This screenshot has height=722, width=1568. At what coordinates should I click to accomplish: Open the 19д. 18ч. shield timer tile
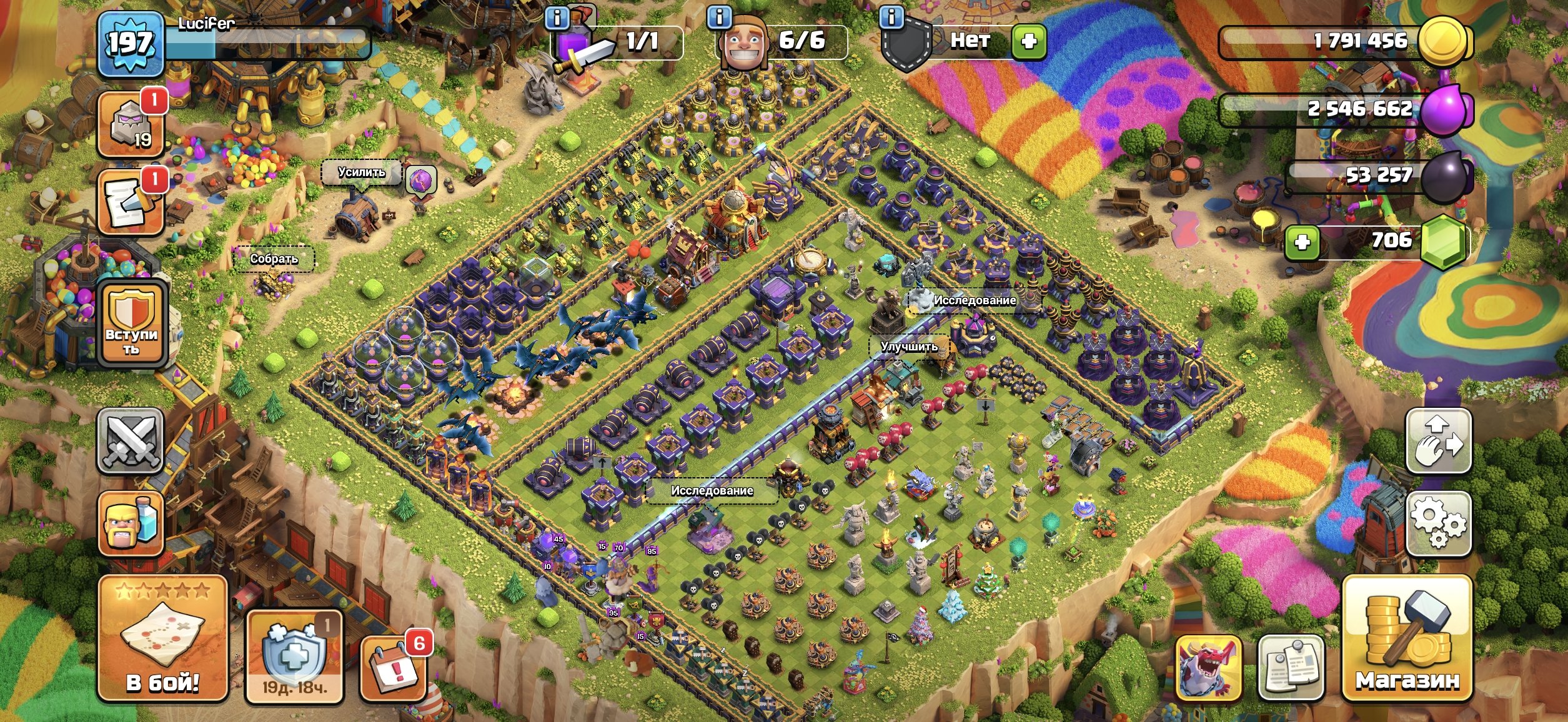coord(294,656)
